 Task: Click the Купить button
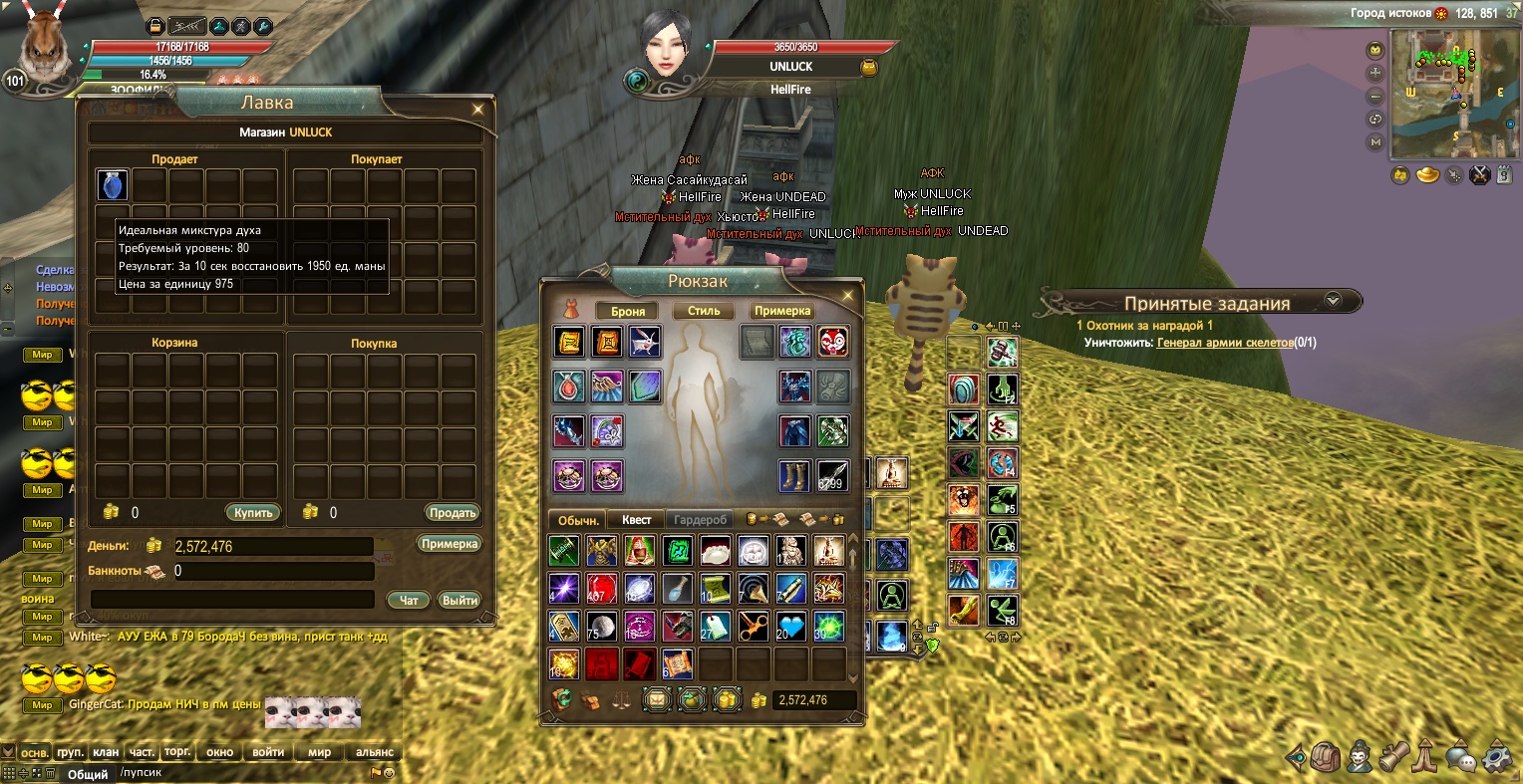[253, 513]
